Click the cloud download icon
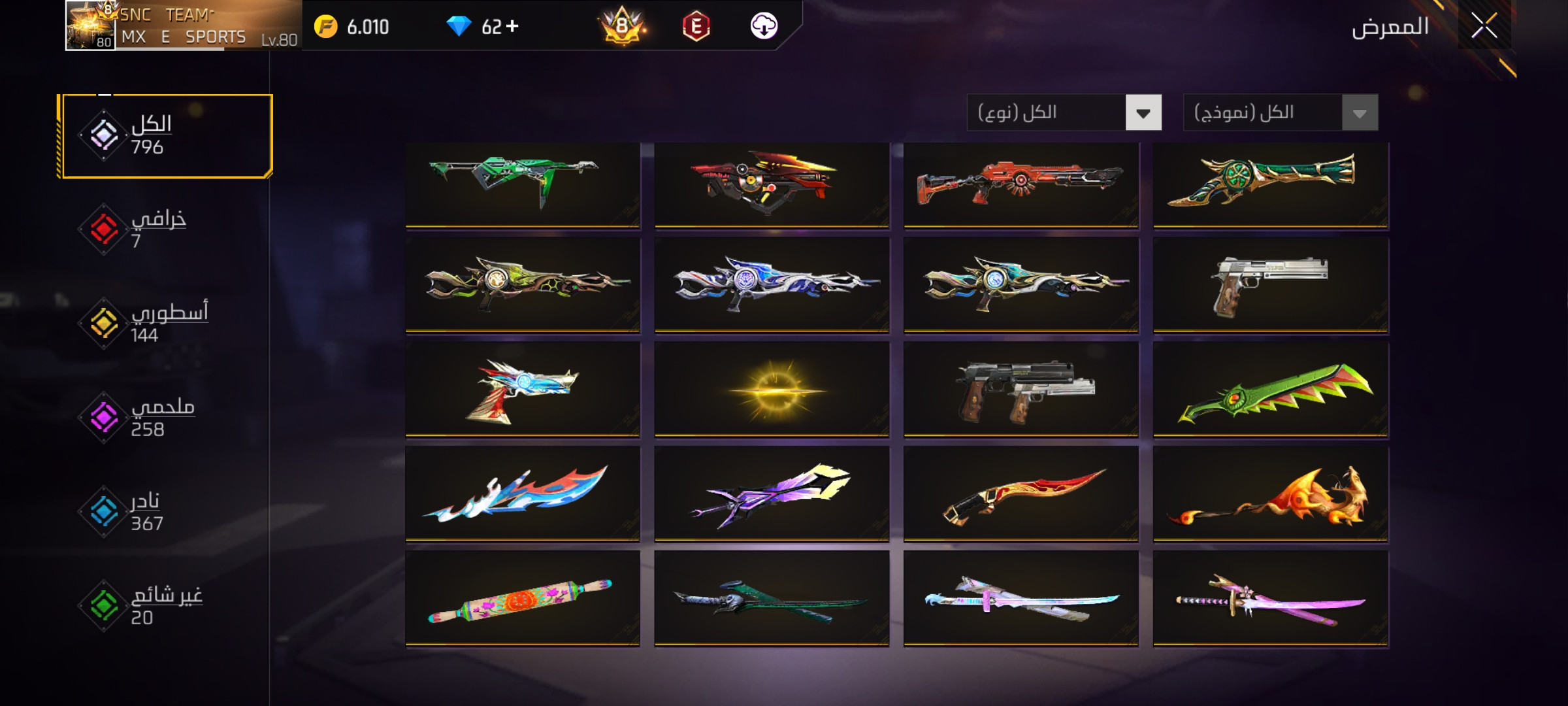Screen dimensions: 1568x706 (x=763, y=26)
